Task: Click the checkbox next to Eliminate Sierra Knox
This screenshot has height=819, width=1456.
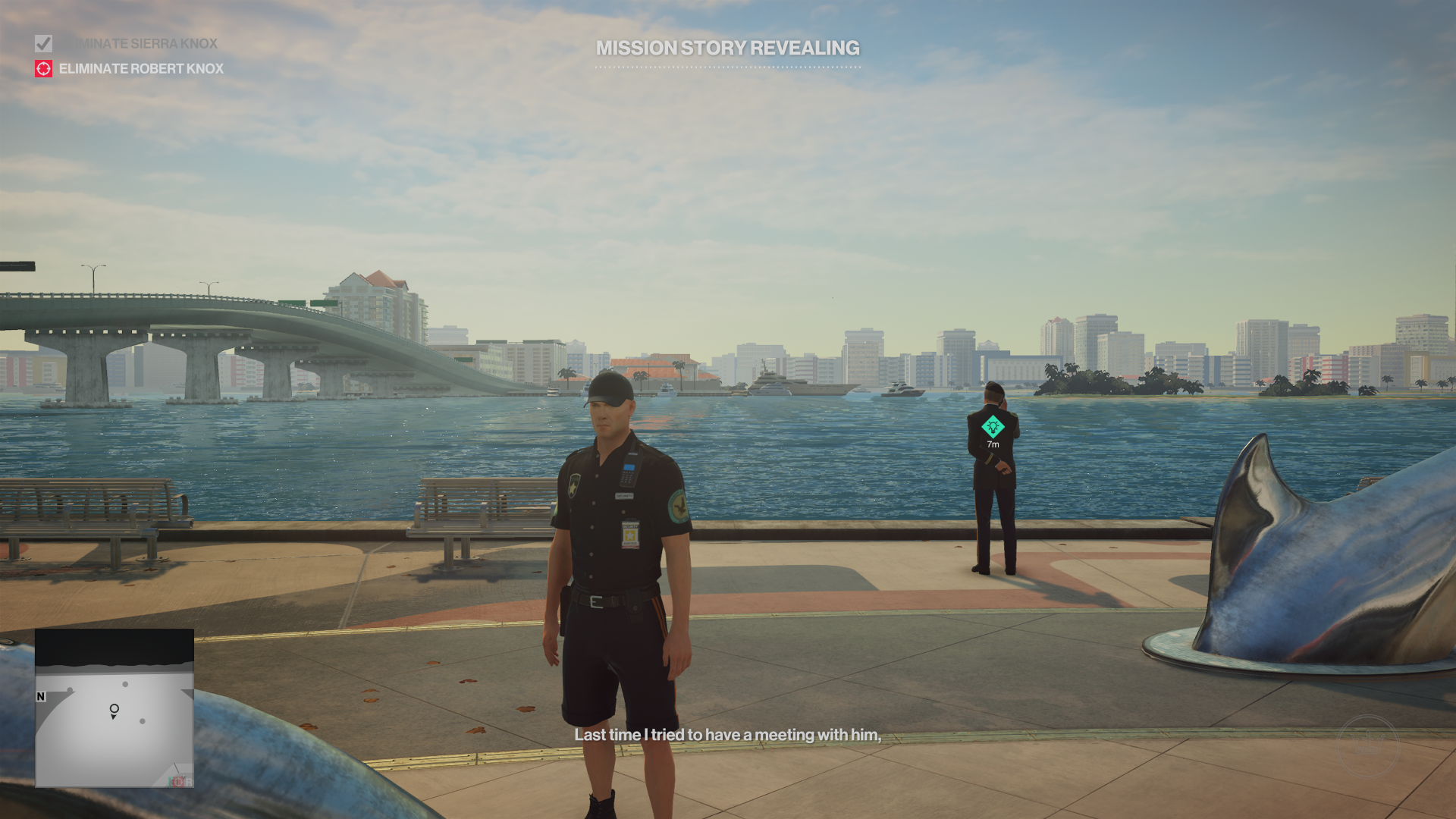Action: pos(42,43)
